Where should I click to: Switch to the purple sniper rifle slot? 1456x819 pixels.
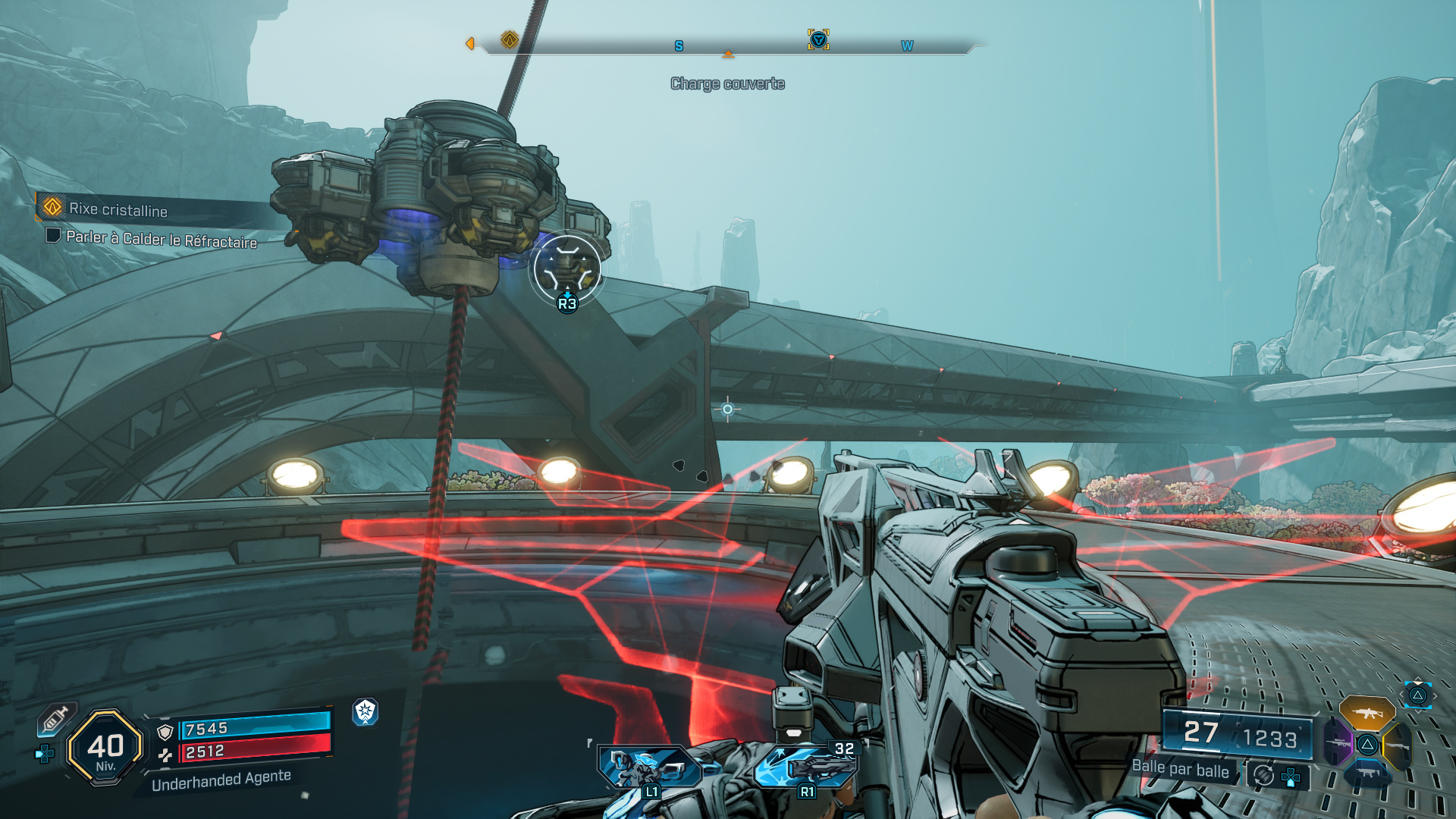[x=1338, y=742]
